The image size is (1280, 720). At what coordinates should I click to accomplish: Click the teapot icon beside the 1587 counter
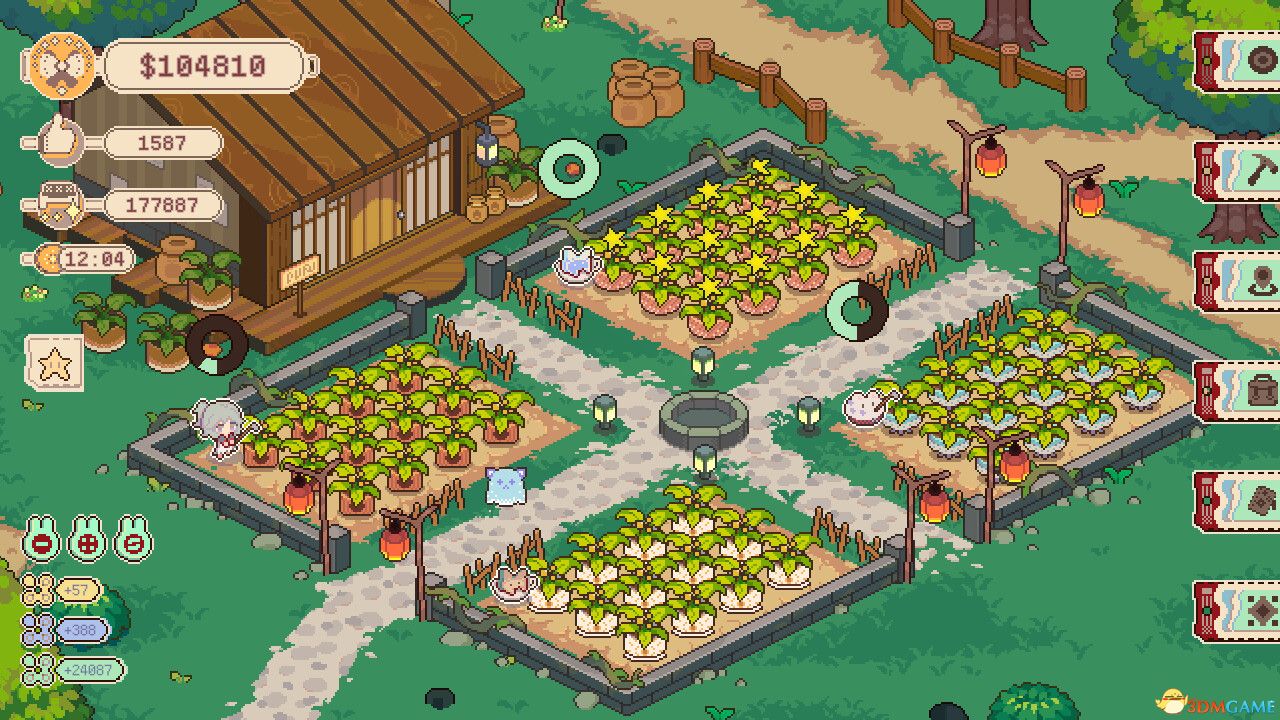tap(58, 140)
